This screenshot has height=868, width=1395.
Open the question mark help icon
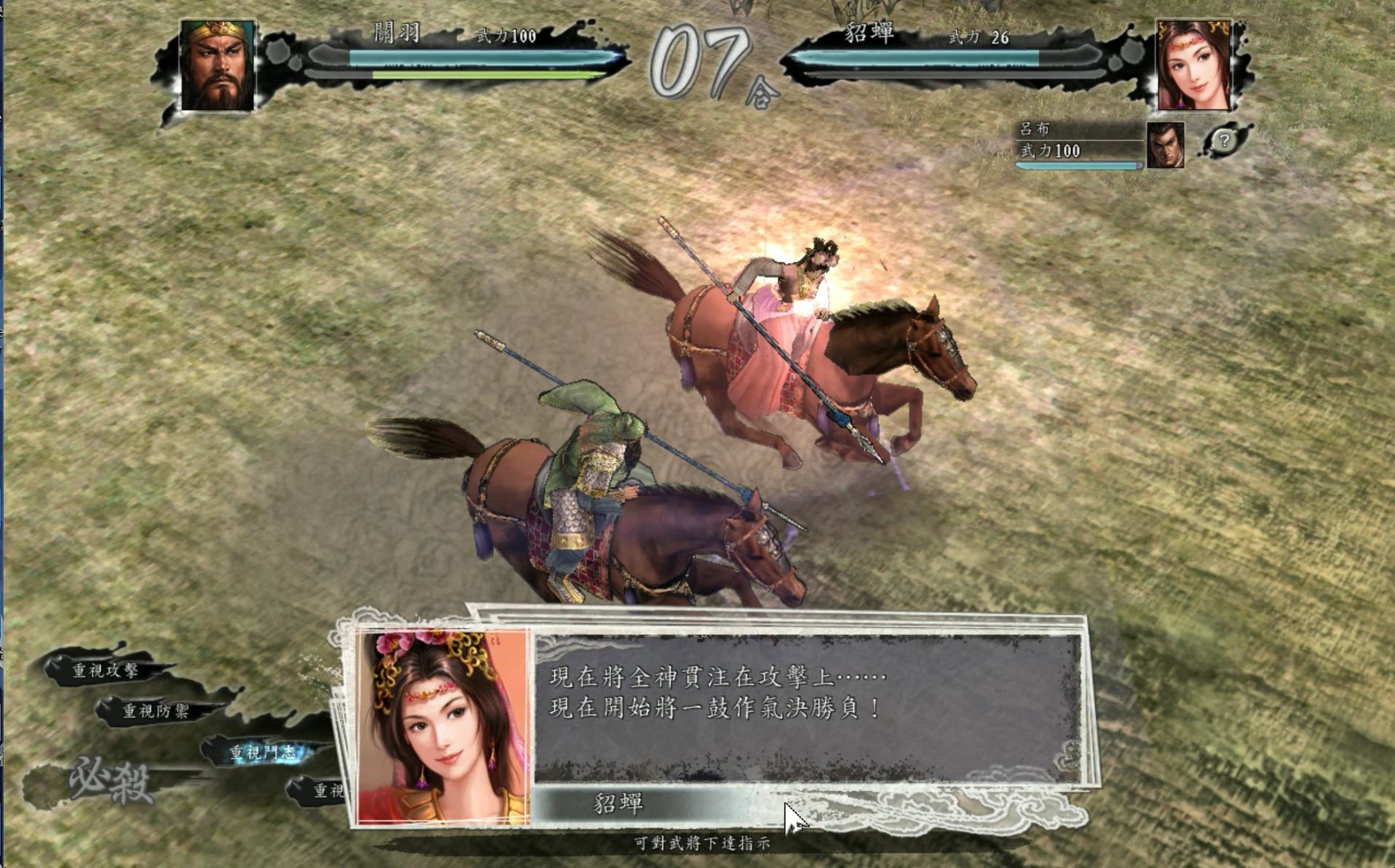pos(1224,141)
